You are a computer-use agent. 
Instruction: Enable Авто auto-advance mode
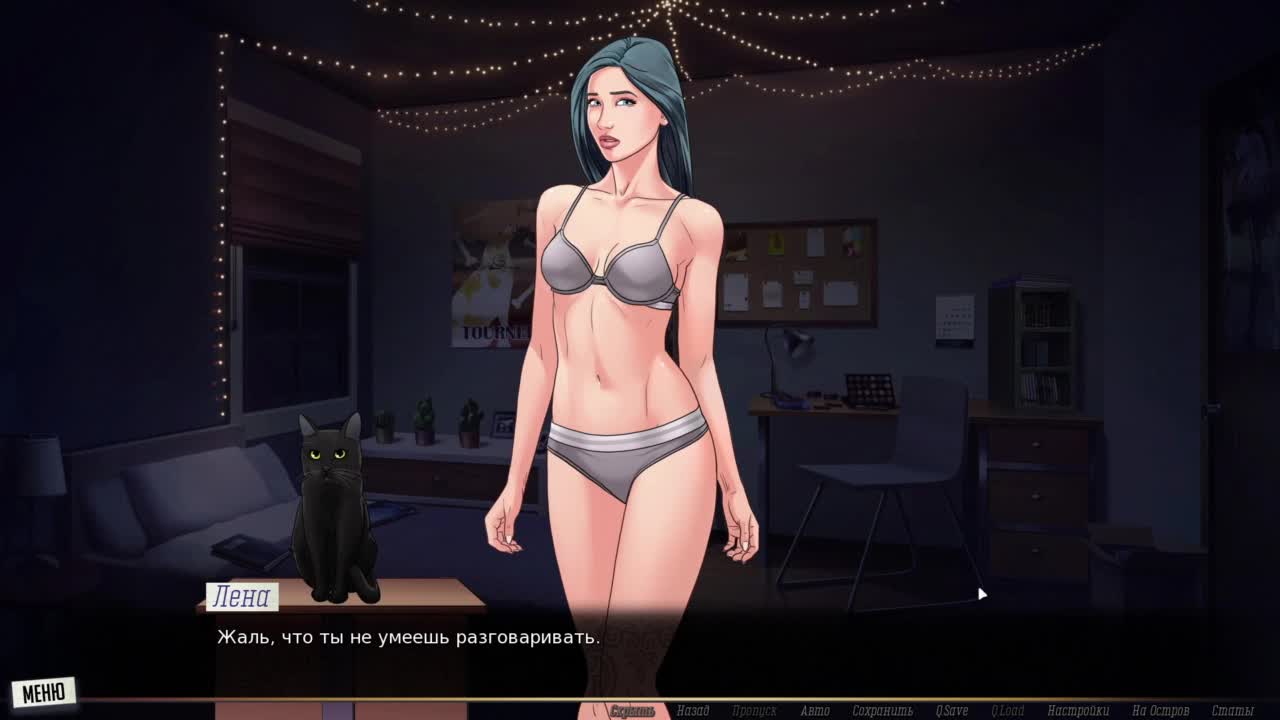tap(815, 711)
